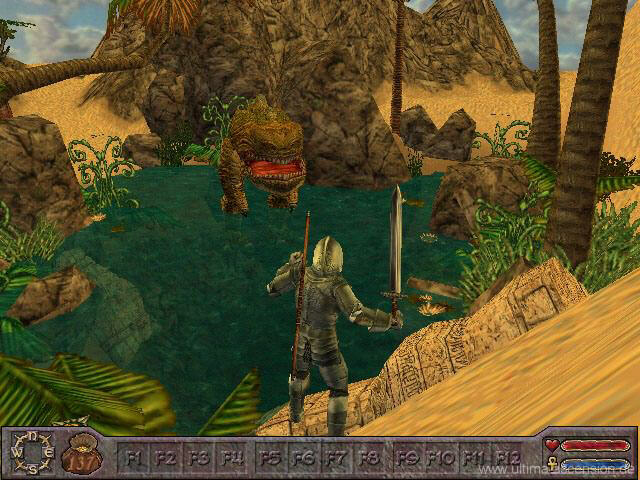
Task: Click the F5 quick slot
Action: click(270, 457)
